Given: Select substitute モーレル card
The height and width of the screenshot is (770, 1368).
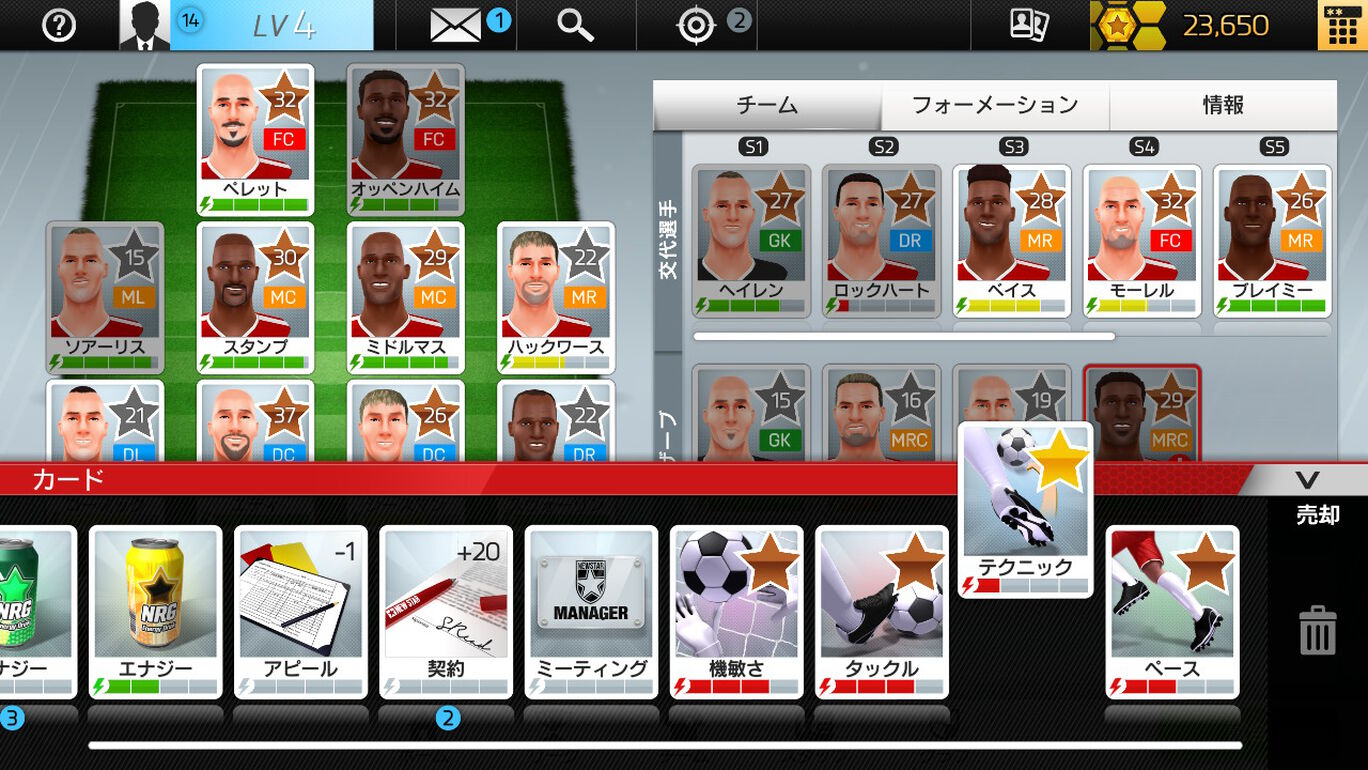Looking at the screenshot, I should point(1141,240).
